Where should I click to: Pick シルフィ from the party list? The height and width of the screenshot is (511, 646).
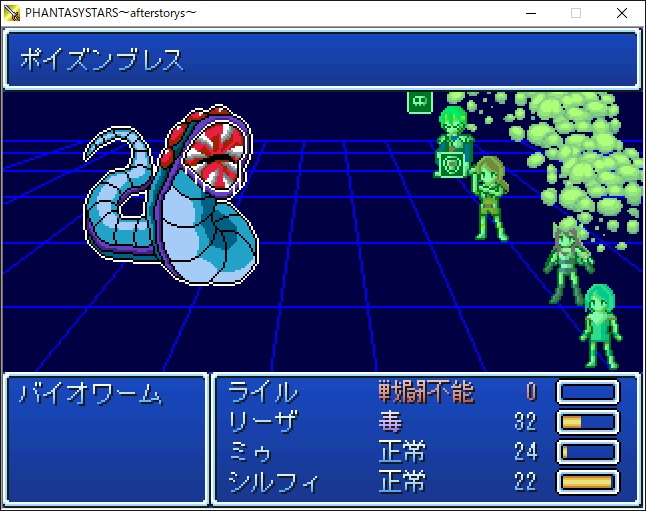click(x=274, y=482)
